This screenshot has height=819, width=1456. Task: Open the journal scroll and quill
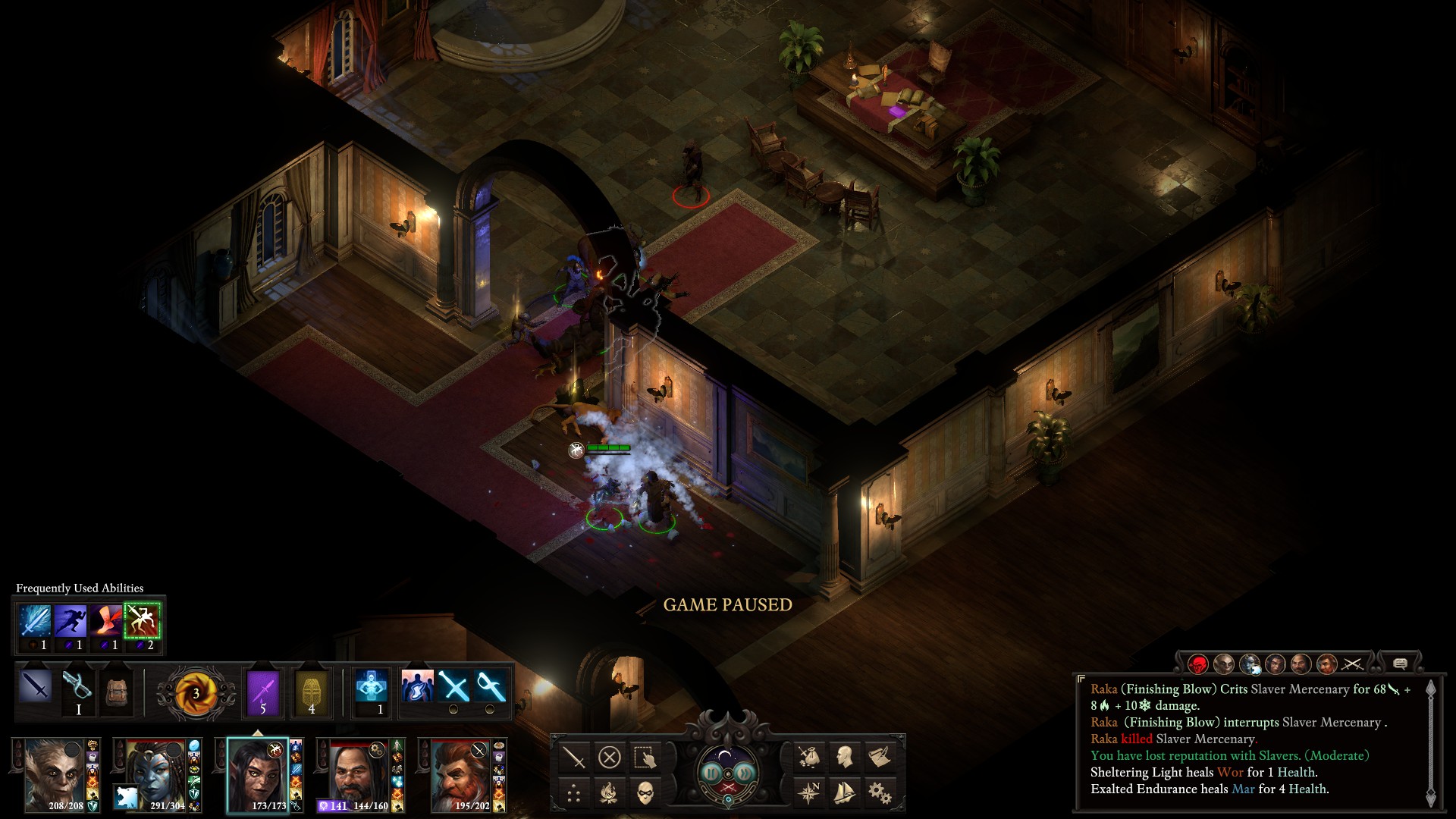click(880, 757)
